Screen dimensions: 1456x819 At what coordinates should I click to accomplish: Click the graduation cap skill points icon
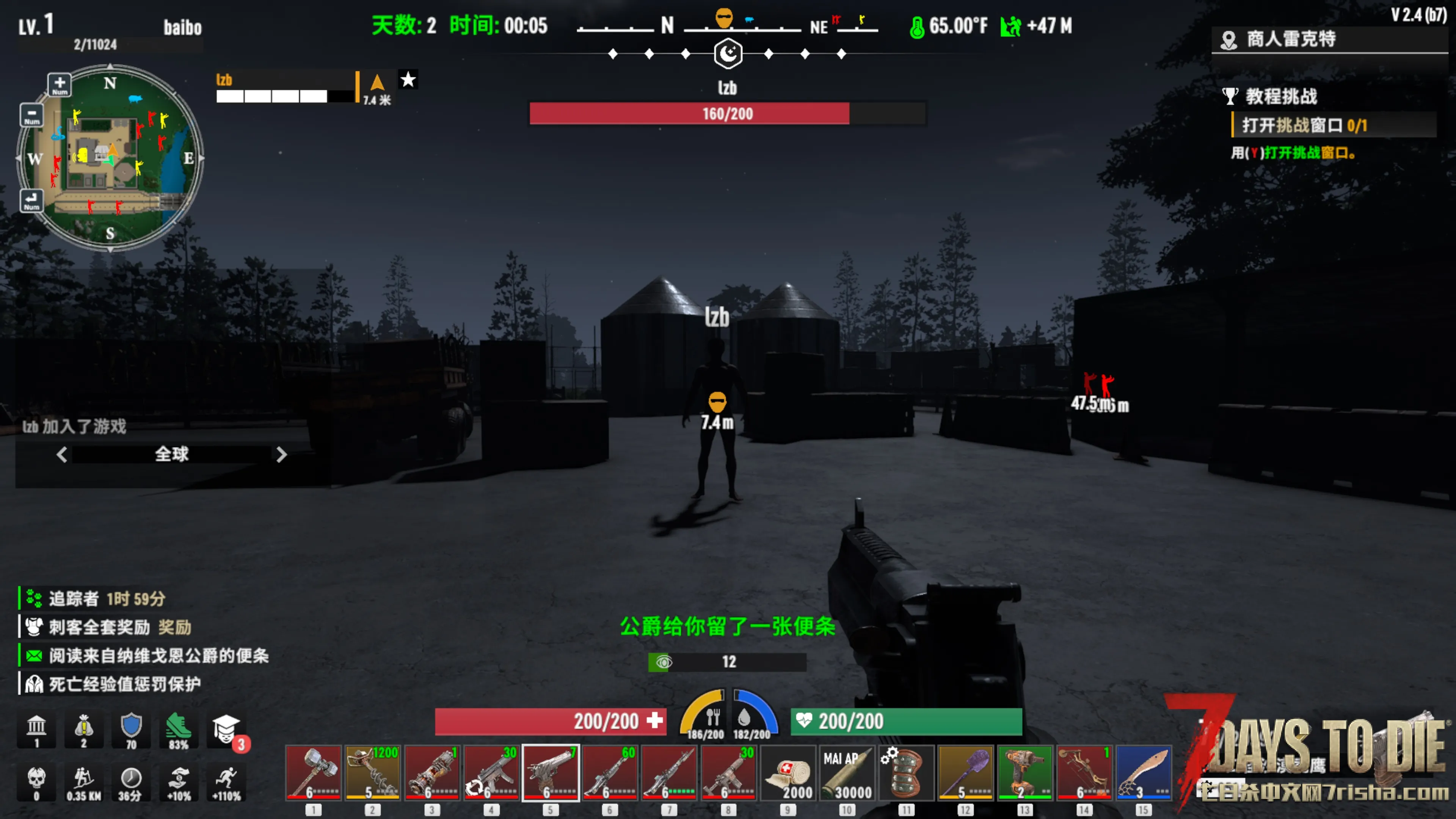click(226, 729)
